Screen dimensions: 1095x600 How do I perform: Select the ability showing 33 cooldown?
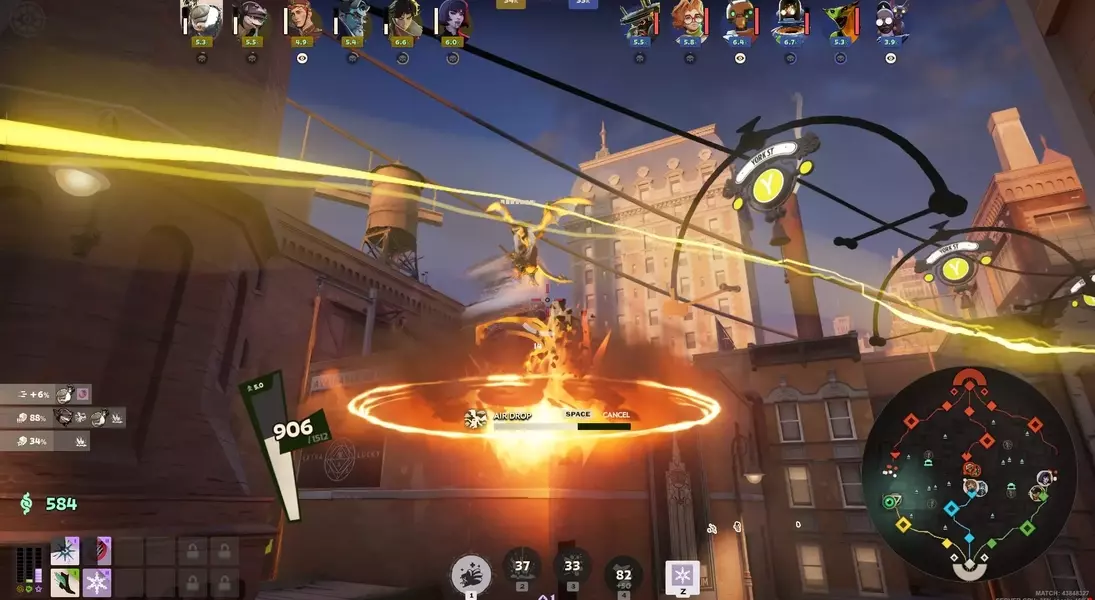tap(572, 567)
